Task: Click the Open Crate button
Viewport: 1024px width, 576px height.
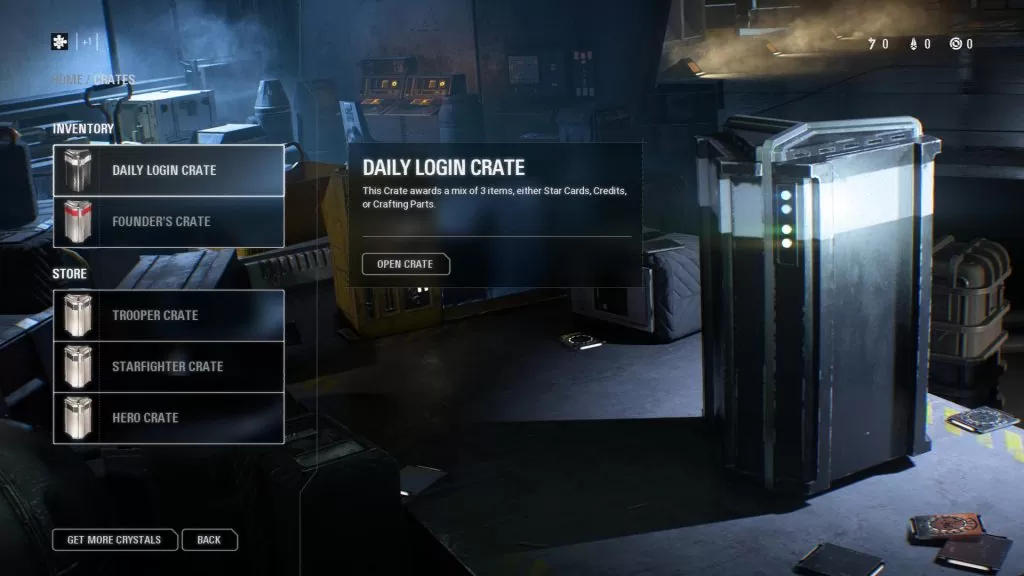Action: coord(405,264)
